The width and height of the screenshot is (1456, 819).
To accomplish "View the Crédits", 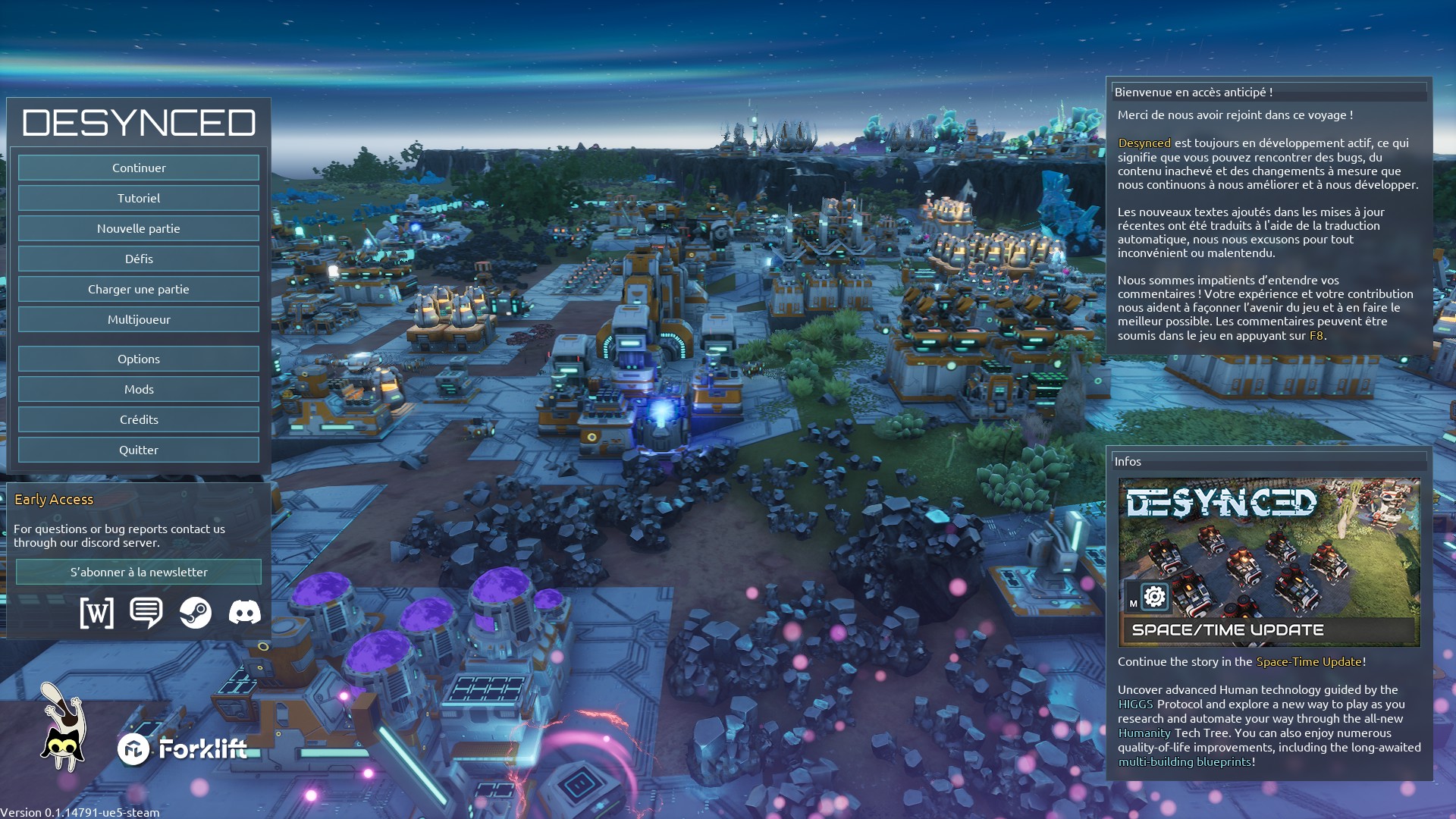I will (x=139, y=419).
